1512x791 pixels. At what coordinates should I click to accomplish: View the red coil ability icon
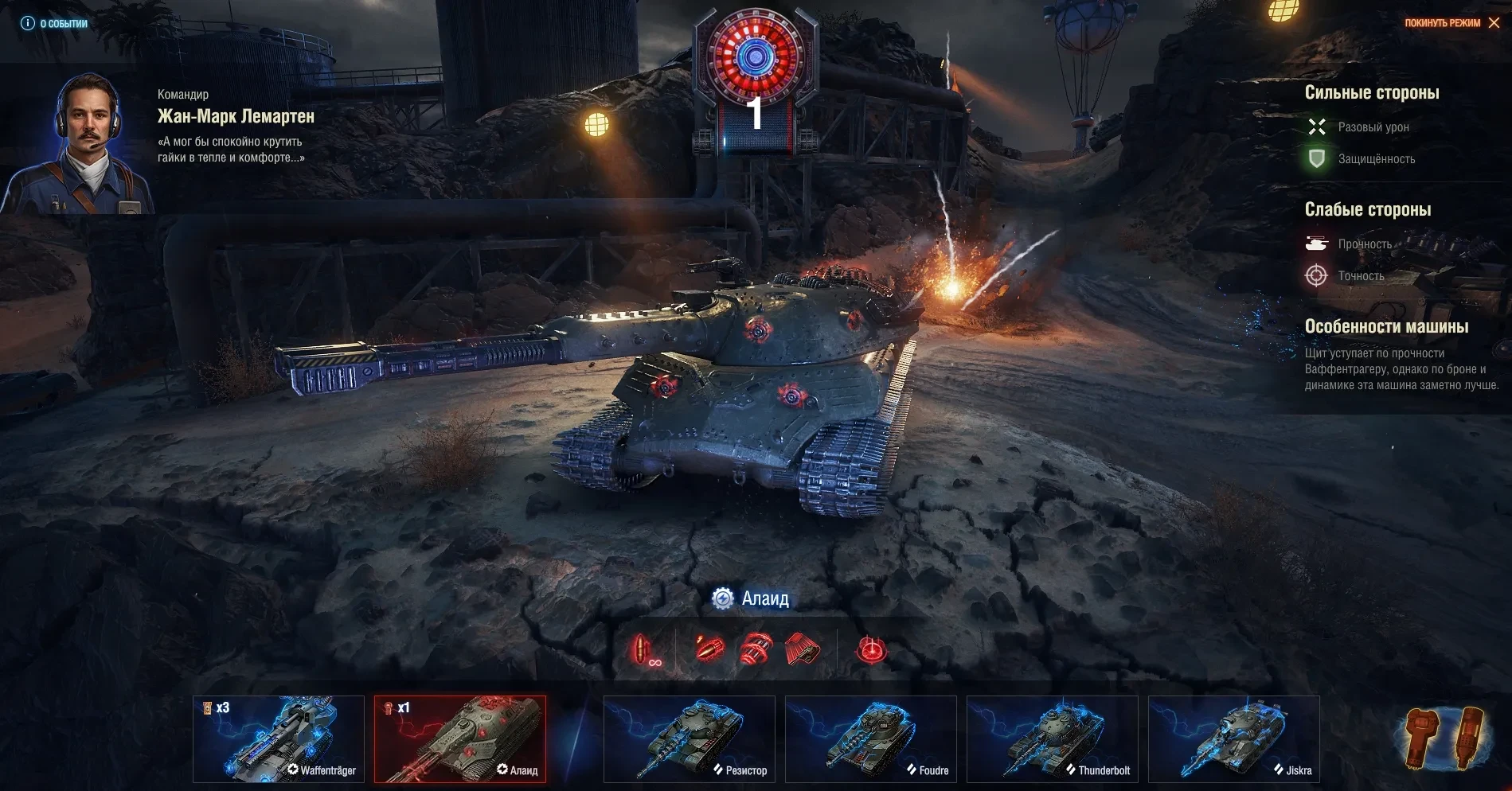coord(756,649)
